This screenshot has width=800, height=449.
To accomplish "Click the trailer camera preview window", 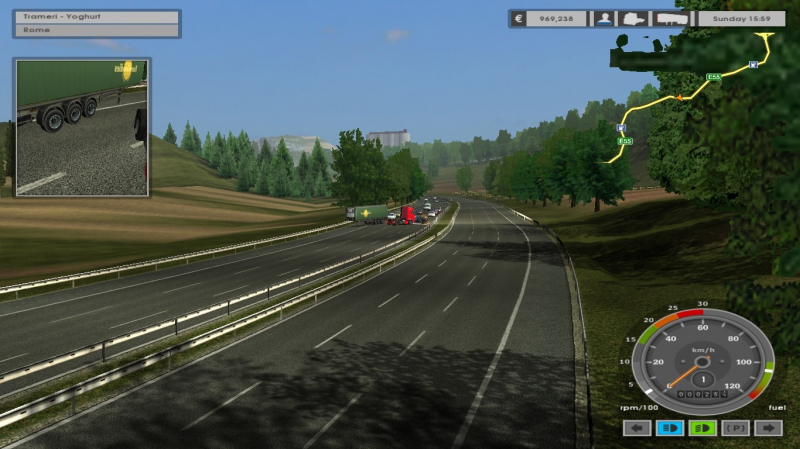I will 82,127.
